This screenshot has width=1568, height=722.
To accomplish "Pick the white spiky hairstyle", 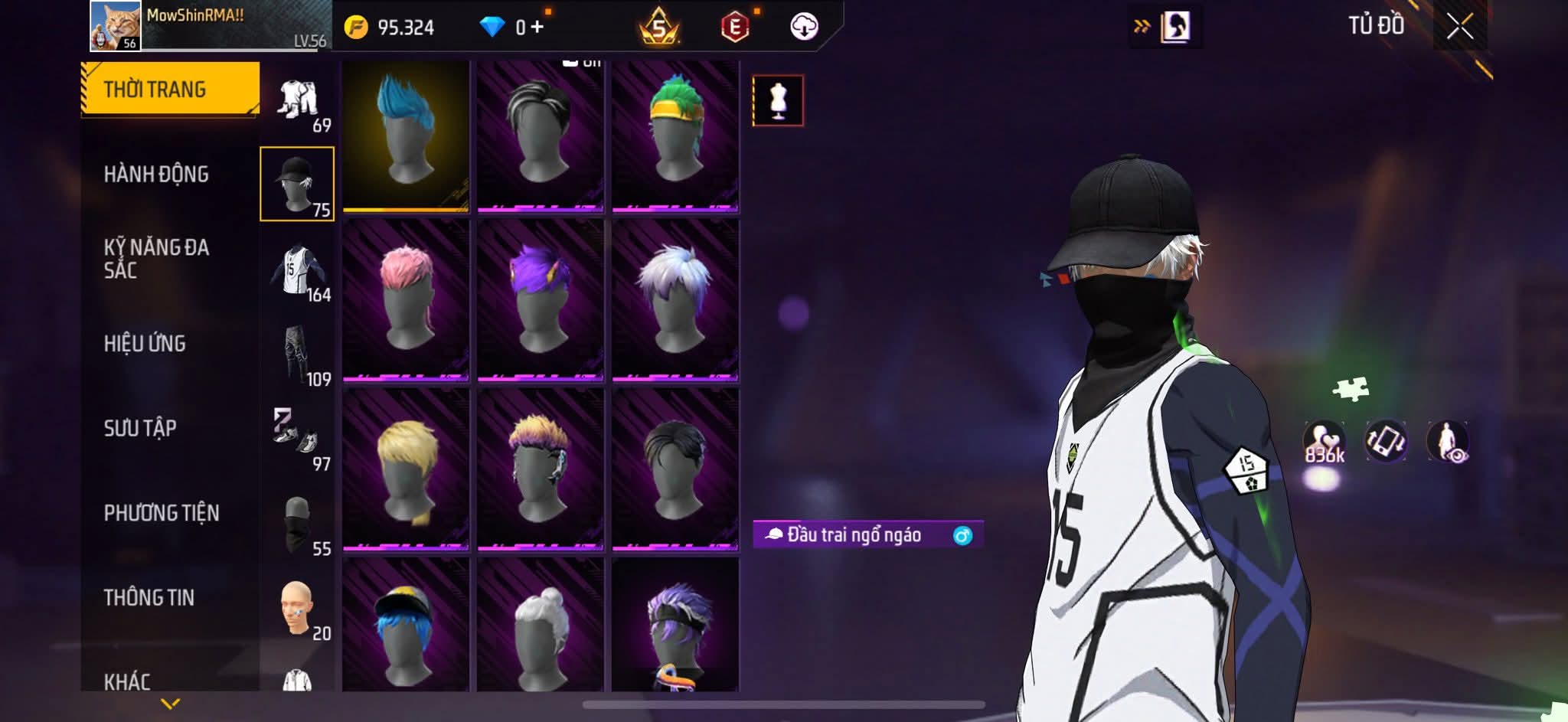I will pyautogui.click(x=675, y=299).
